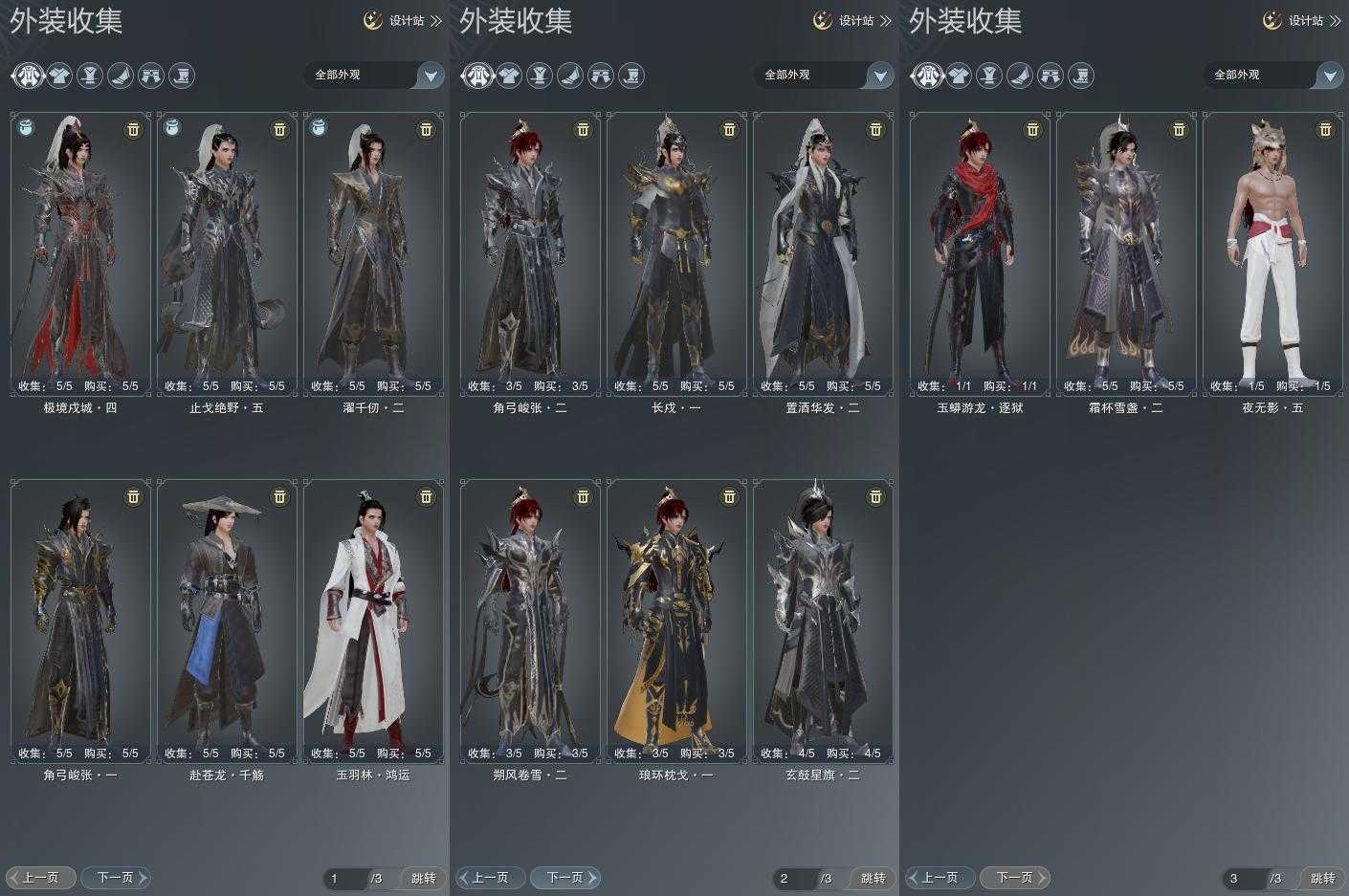Click 跳转 beside the page 3 field
The image size is (1349, 896).
(x=1322, y=878)
